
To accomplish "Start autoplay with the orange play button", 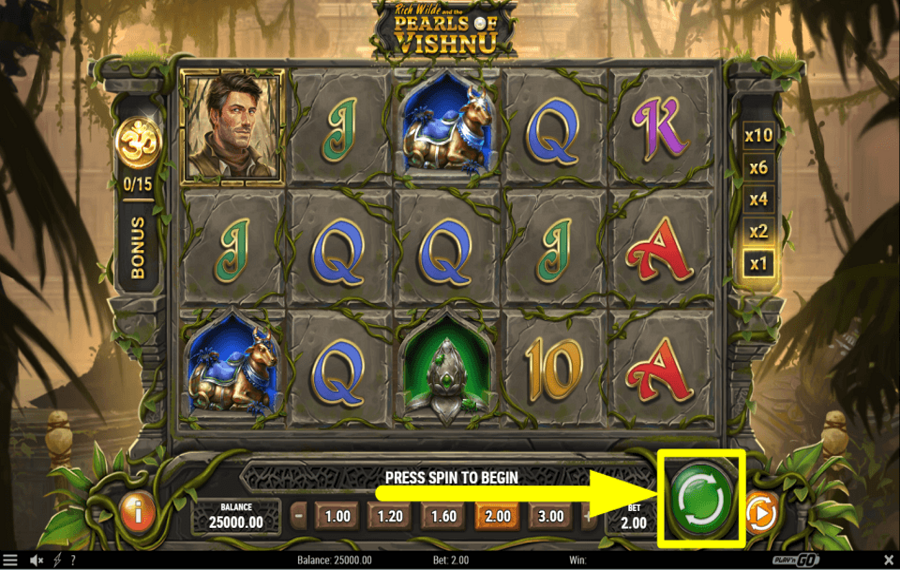I will (760, 515).
